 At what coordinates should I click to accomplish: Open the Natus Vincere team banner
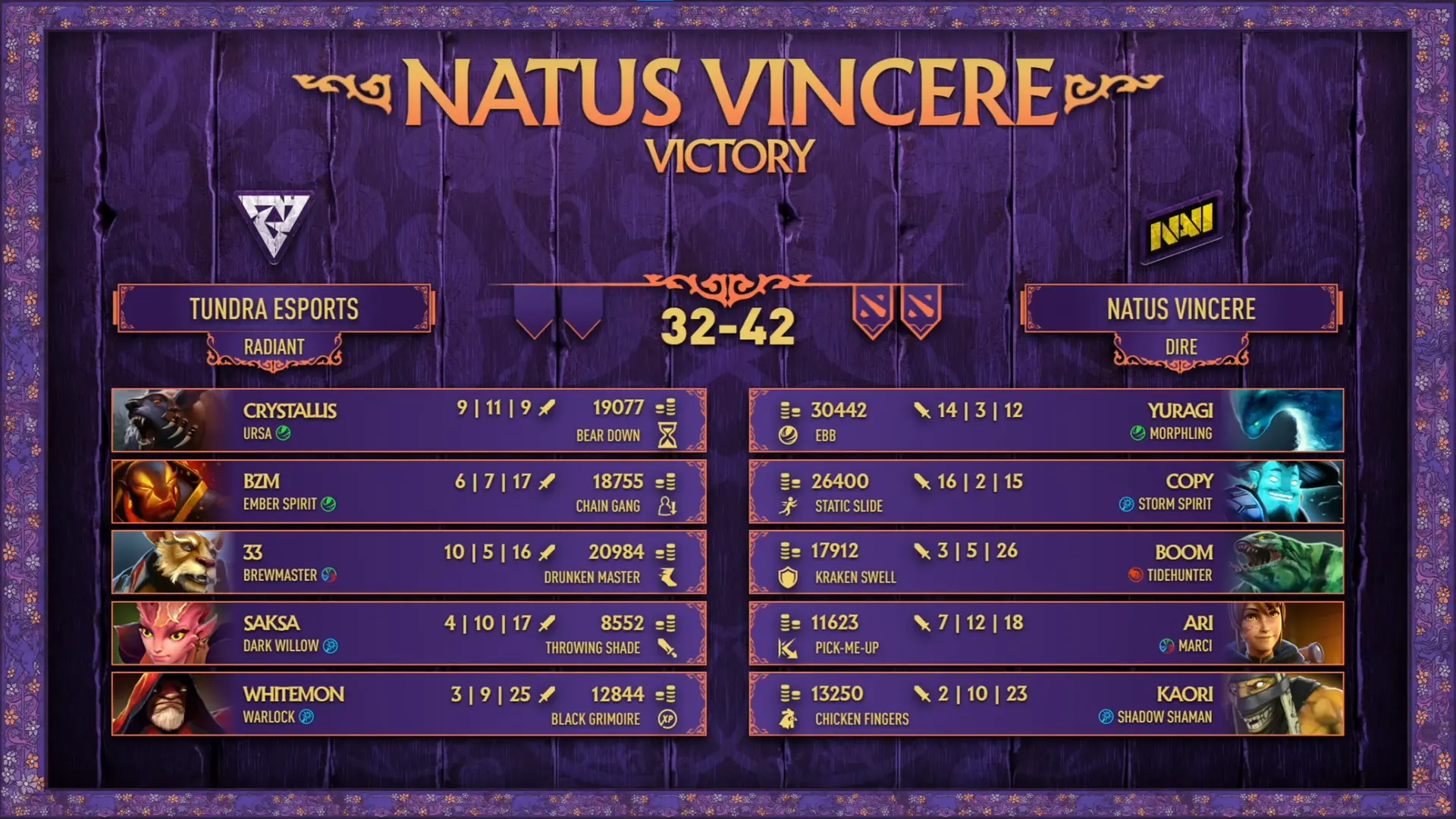tap(1180, 309)
